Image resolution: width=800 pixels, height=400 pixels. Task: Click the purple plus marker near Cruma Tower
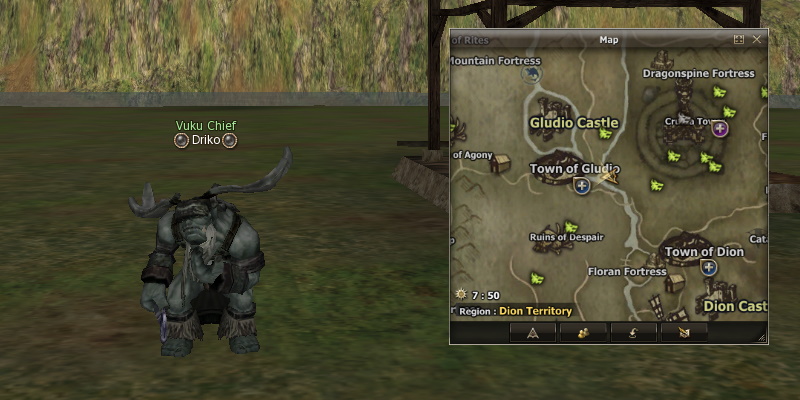718,127
